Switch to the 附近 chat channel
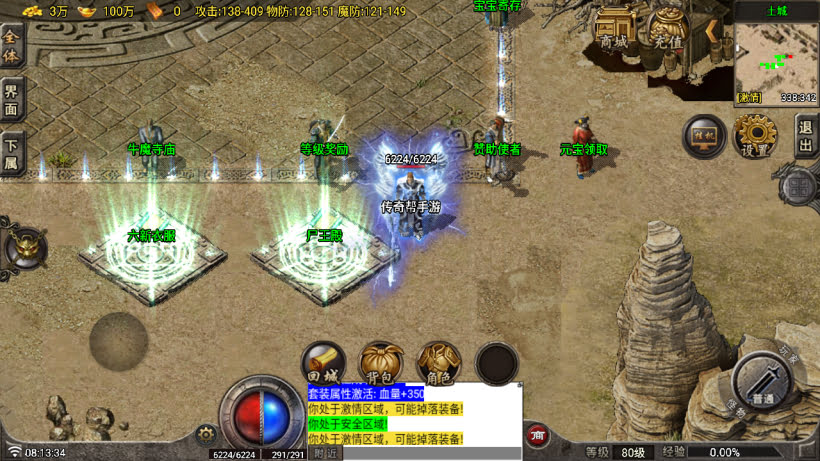 [x=325, y=453]
